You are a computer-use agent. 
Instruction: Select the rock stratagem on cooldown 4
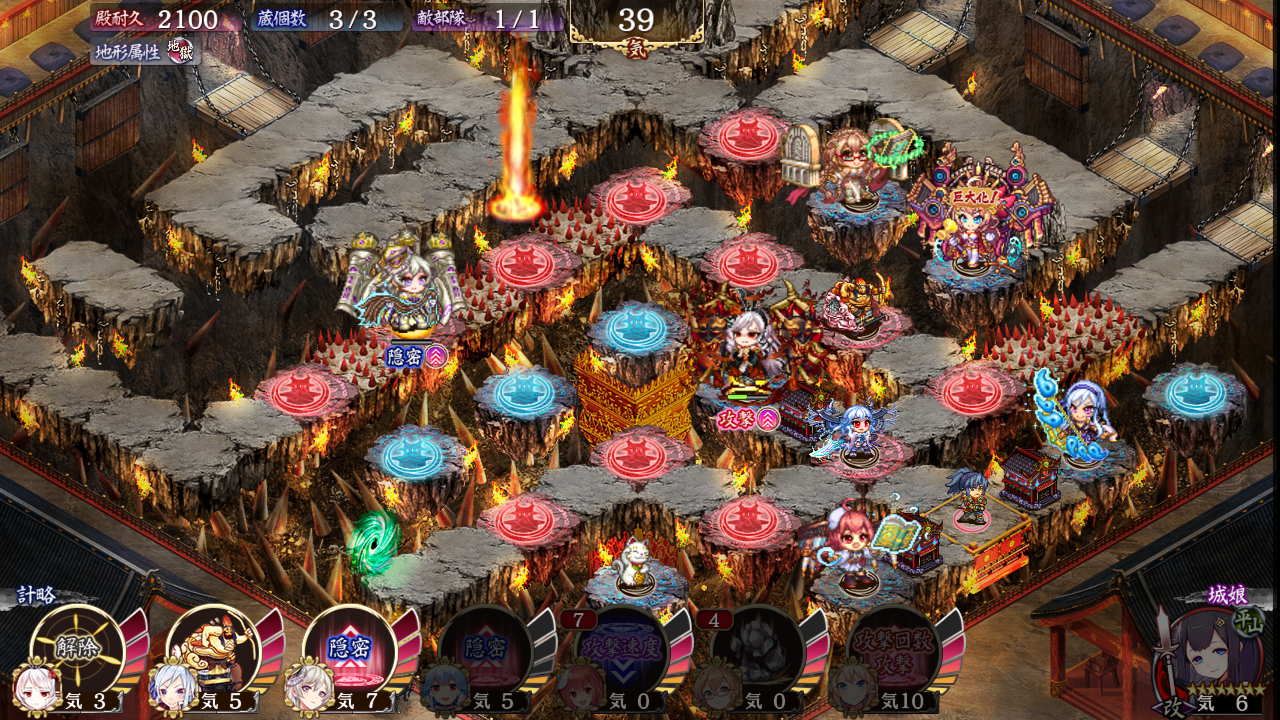[x=757, y=650]
